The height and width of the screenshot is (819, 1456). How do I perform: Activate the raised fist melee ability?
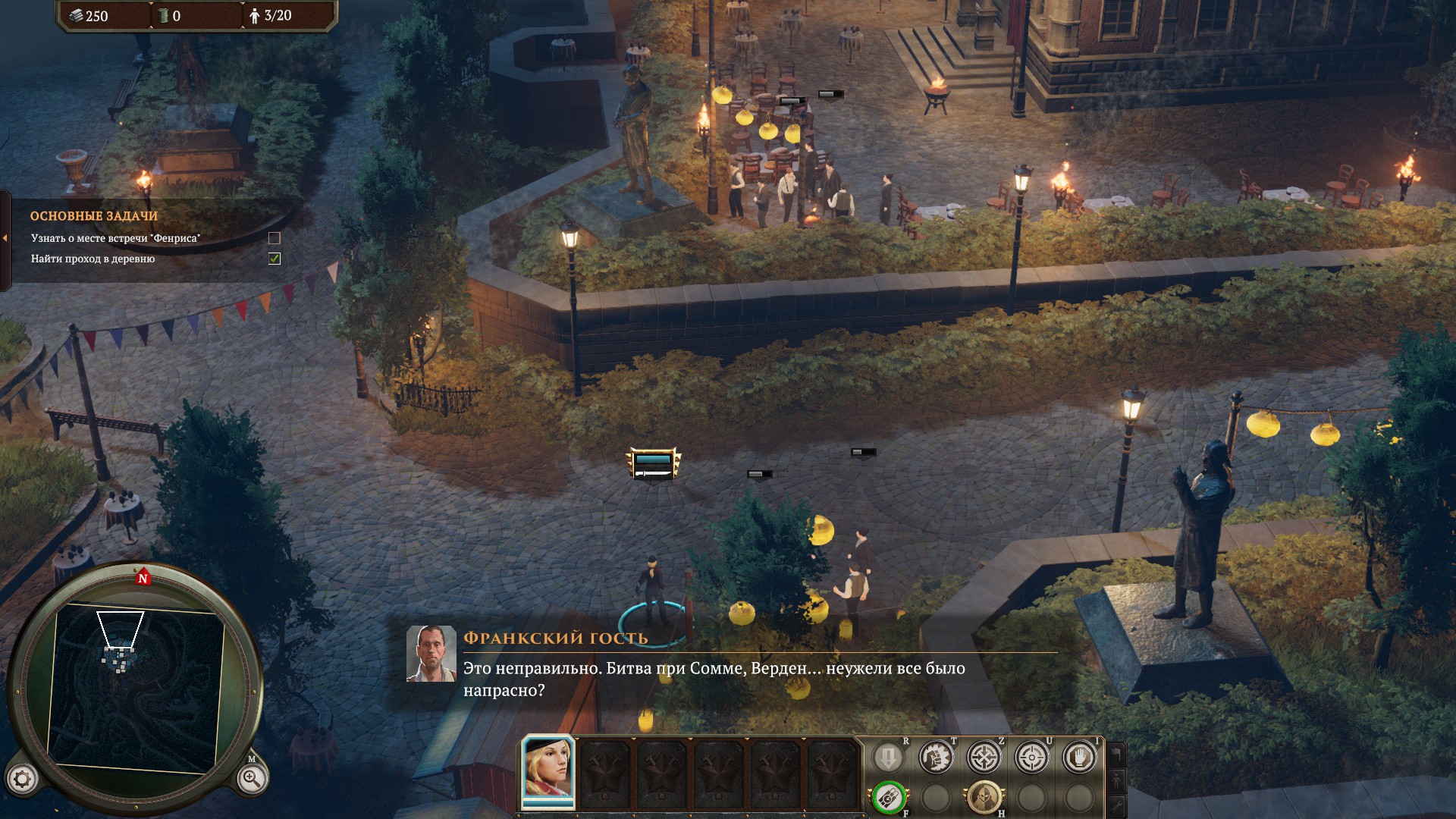pos(936,757)
